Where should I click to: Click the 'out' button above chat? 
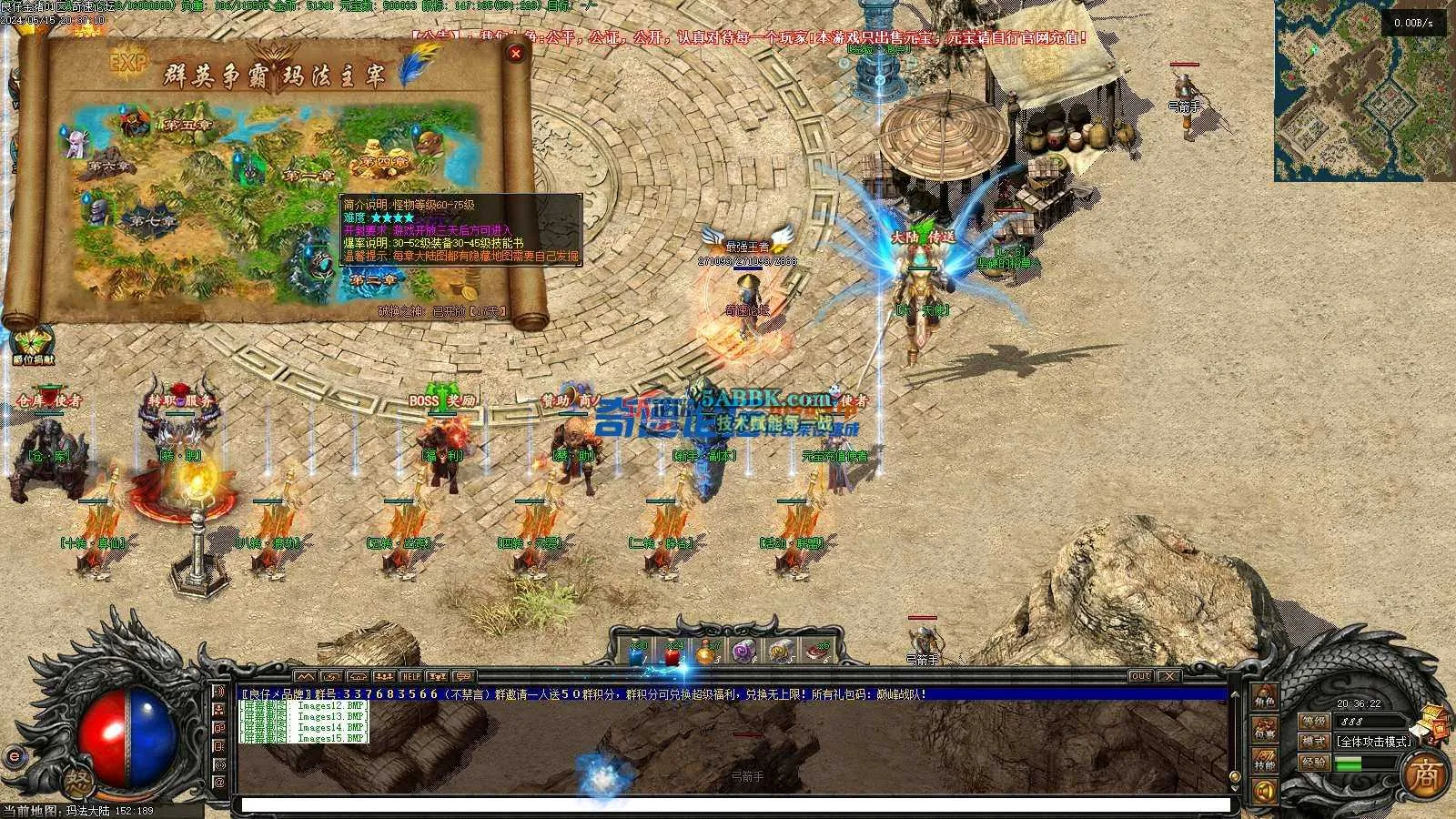point(1140,676)
